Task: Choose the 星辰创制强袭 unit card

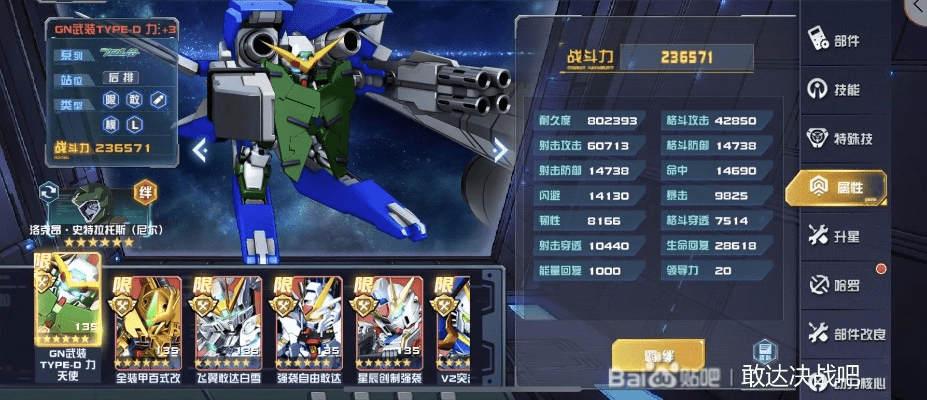Action: 386,318
